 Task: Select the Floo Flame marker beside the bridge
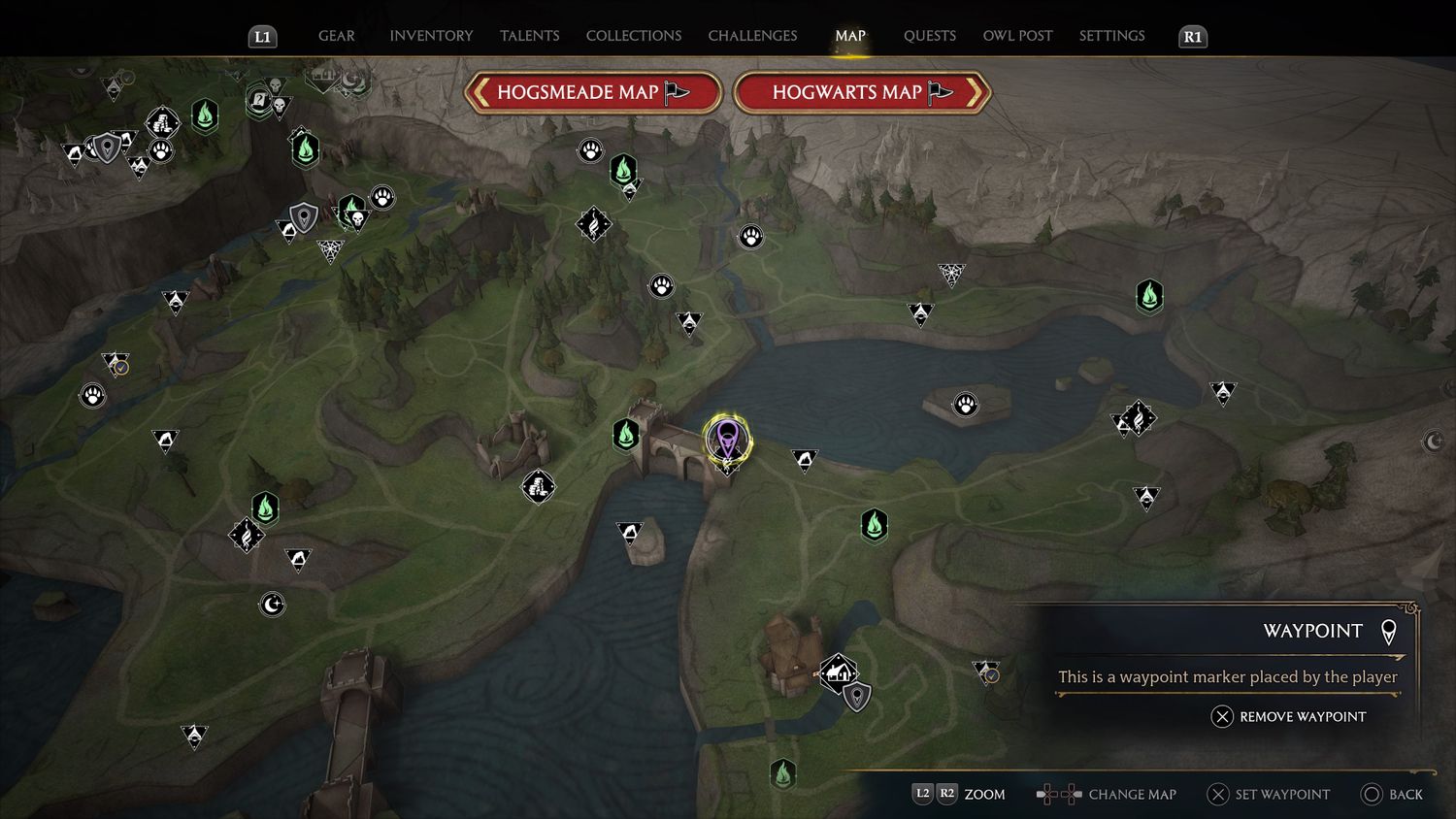pos(626,435)
